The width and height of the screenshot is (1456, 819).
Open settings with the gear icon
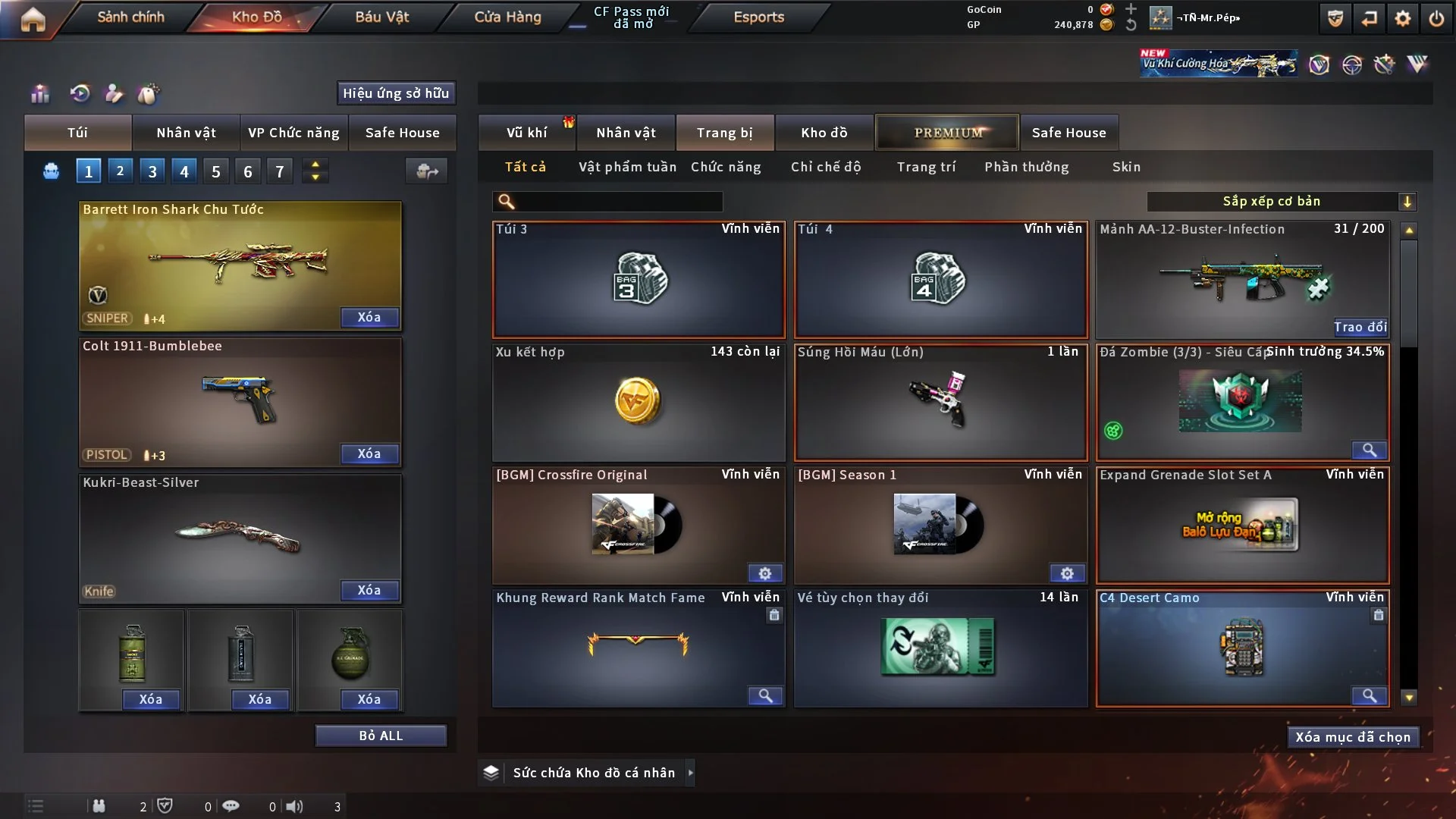tap(1402, 18)
